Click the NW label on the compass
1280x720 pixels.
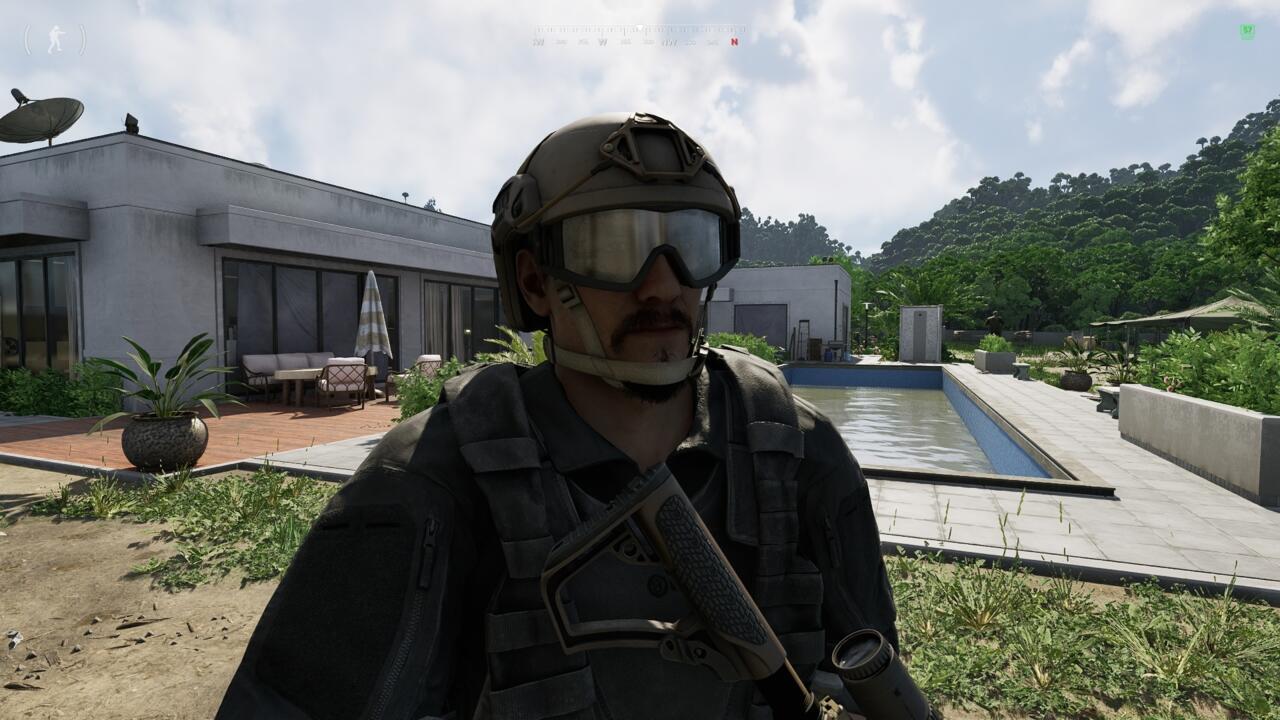(x=668, y=42)
